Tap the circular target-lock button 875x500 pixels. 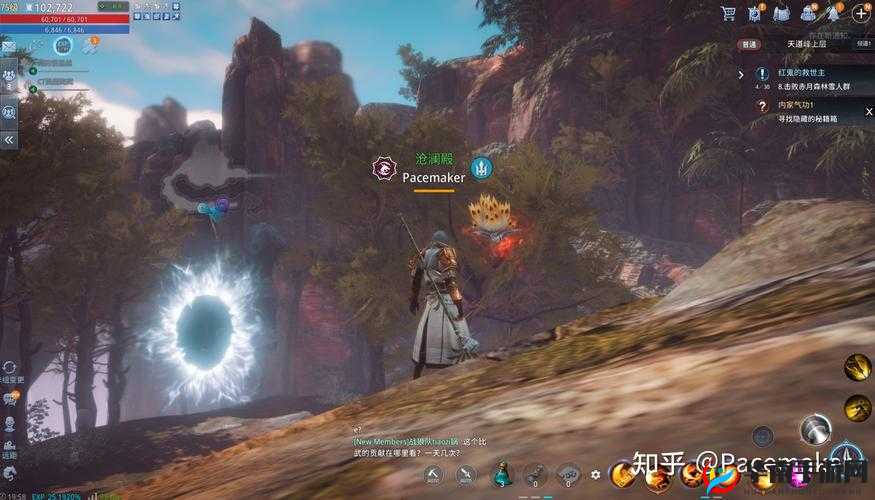point(762,435)
